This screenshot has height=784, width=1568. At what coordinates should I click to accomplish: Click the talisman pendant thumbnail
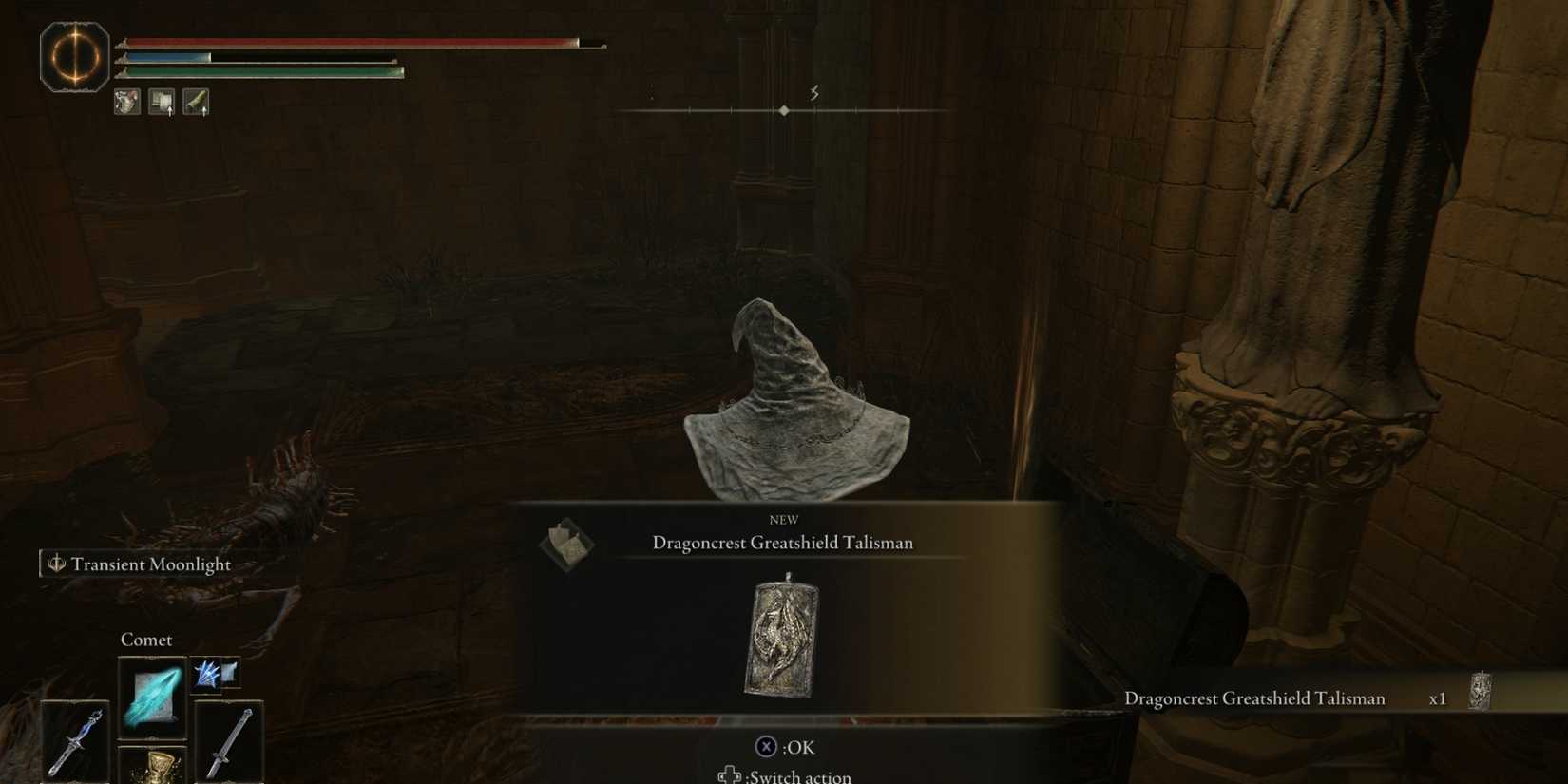point(781,639)
